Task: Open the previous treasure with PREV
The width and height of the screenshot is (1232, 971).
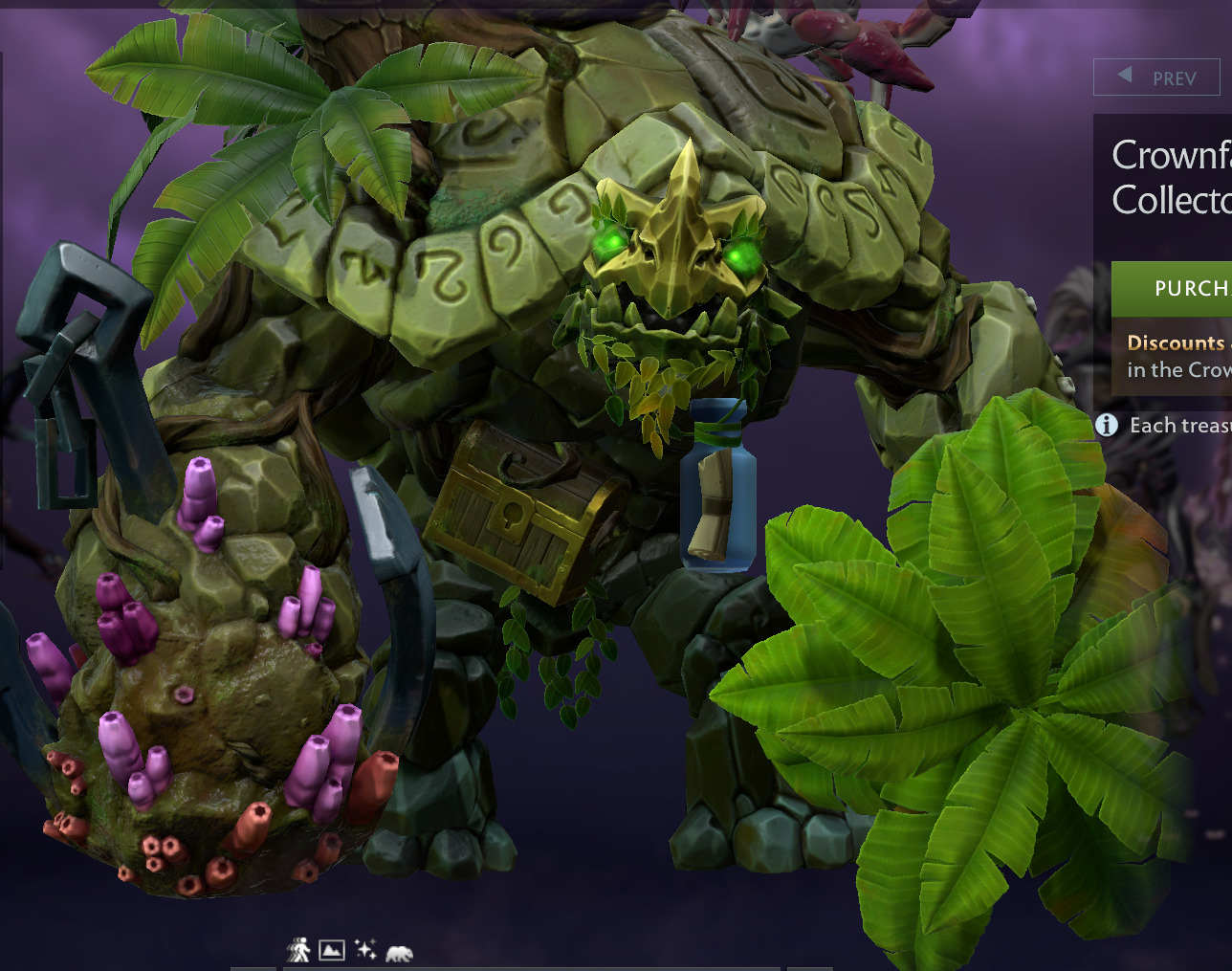Action: [x=1157, y=77]
